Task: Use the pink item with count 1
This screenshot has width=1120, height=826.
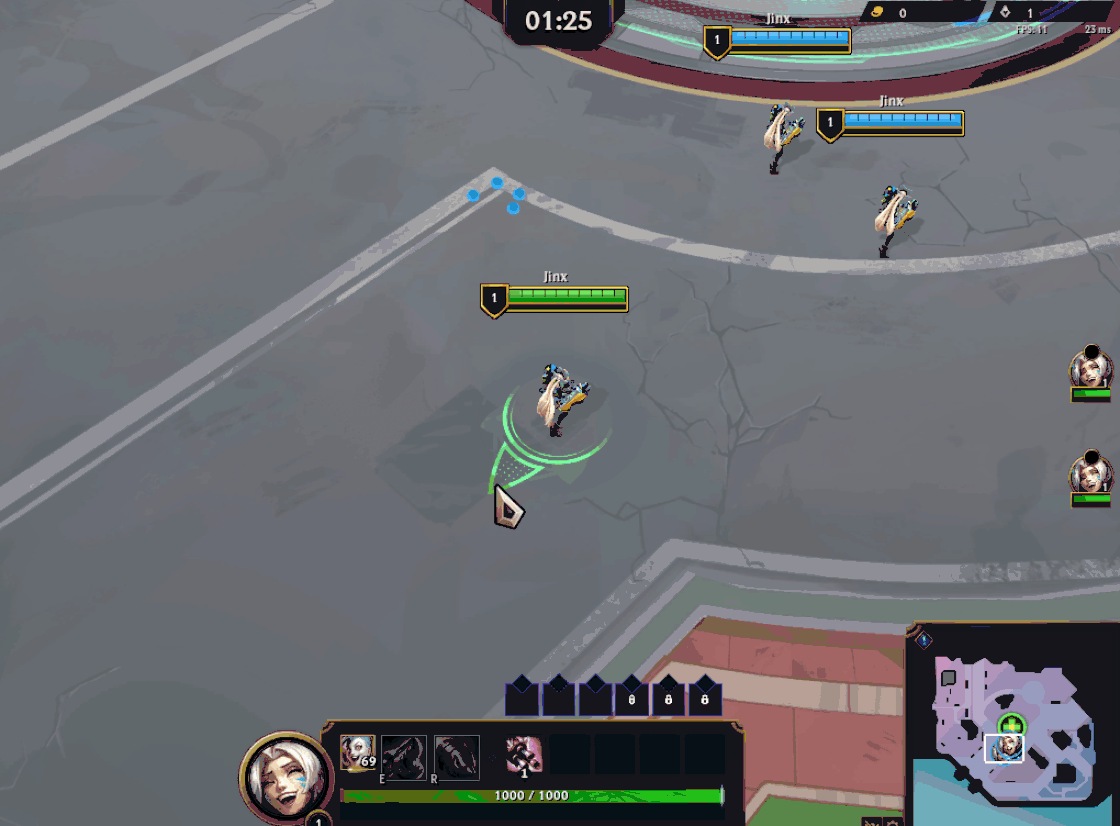Action: pos(523,755)
